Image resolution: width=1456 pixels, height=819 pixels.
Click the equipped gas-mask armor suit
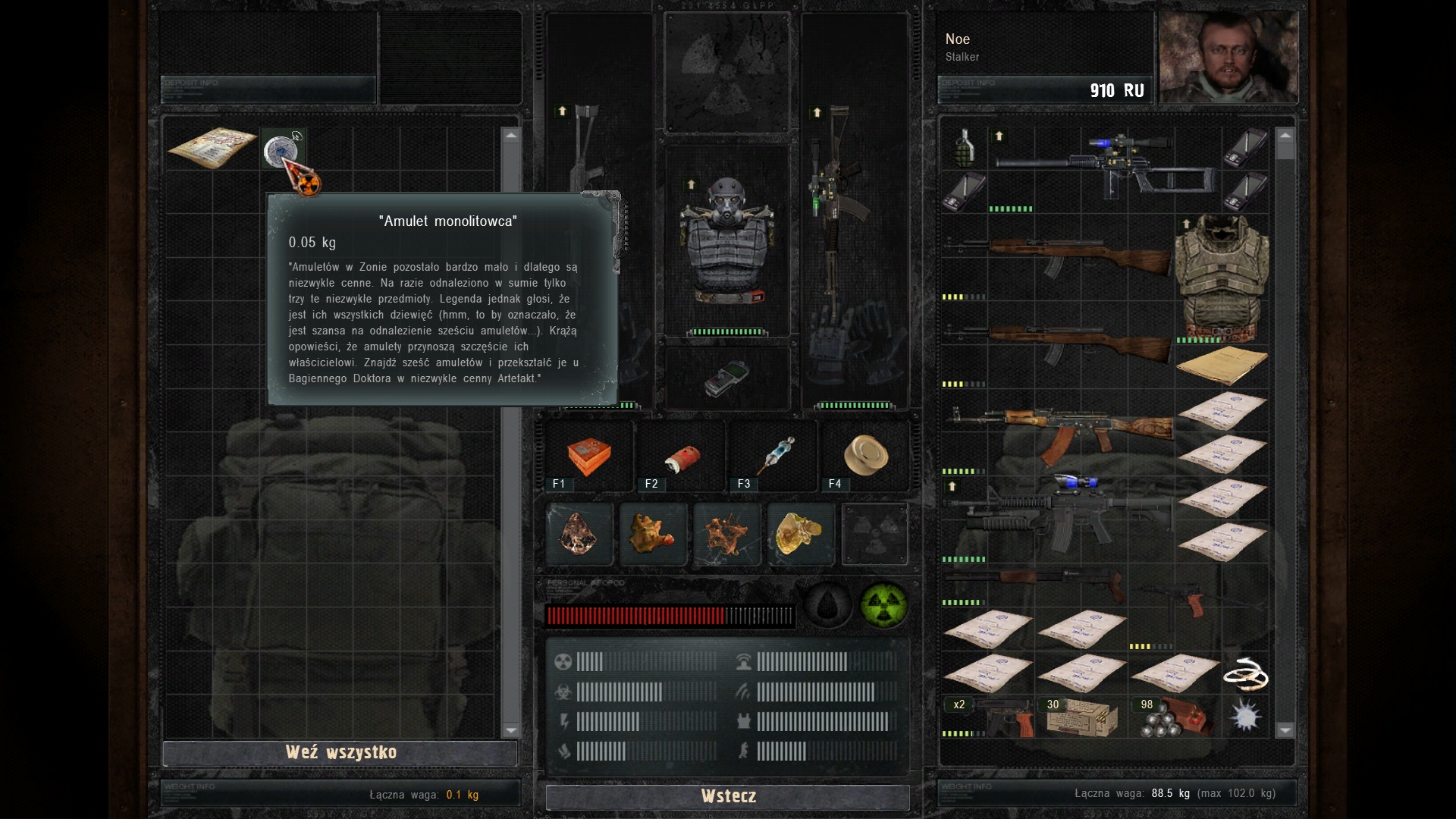coord(726,243)
